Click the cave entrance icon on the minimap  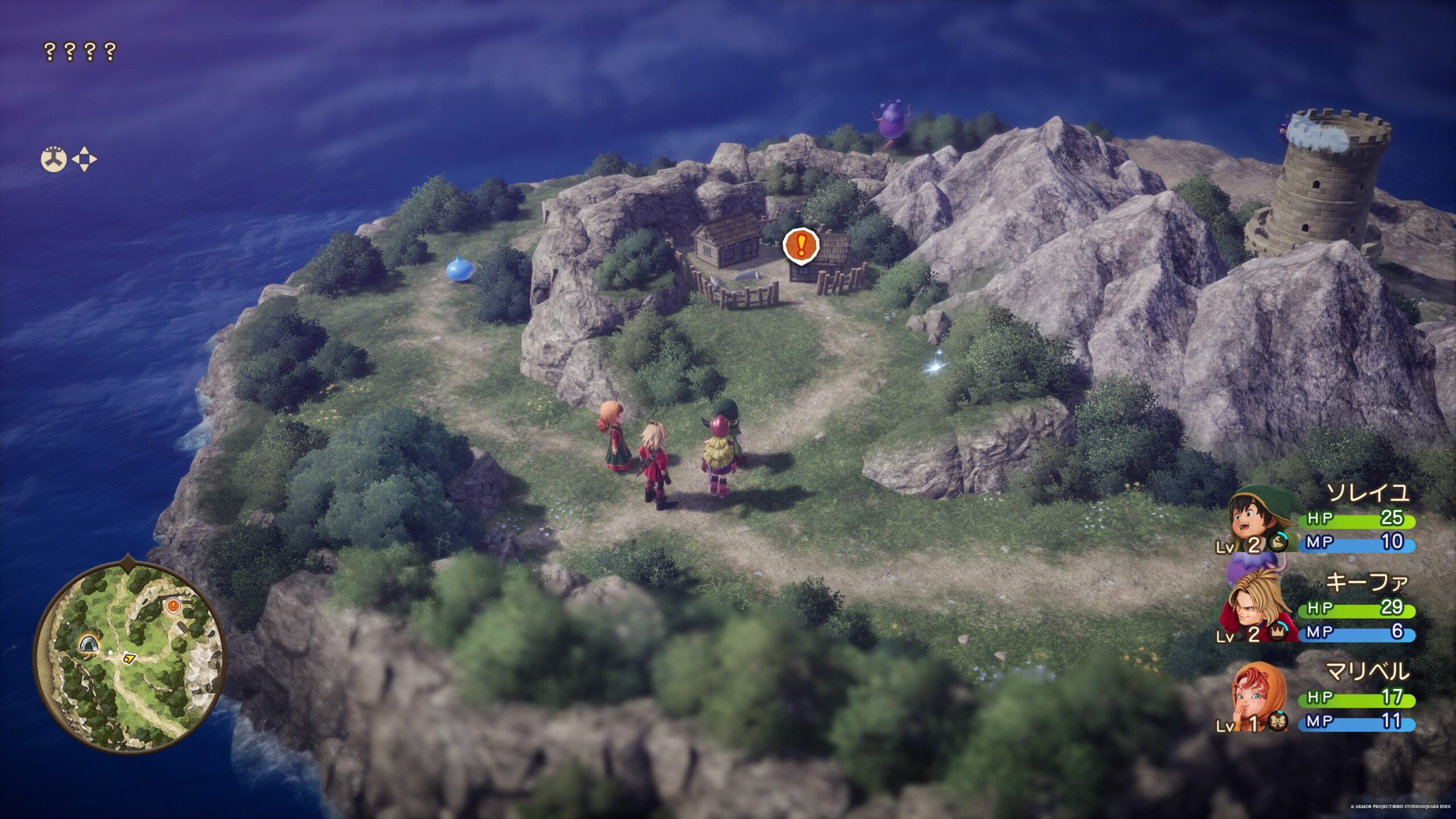coord(88,644)
